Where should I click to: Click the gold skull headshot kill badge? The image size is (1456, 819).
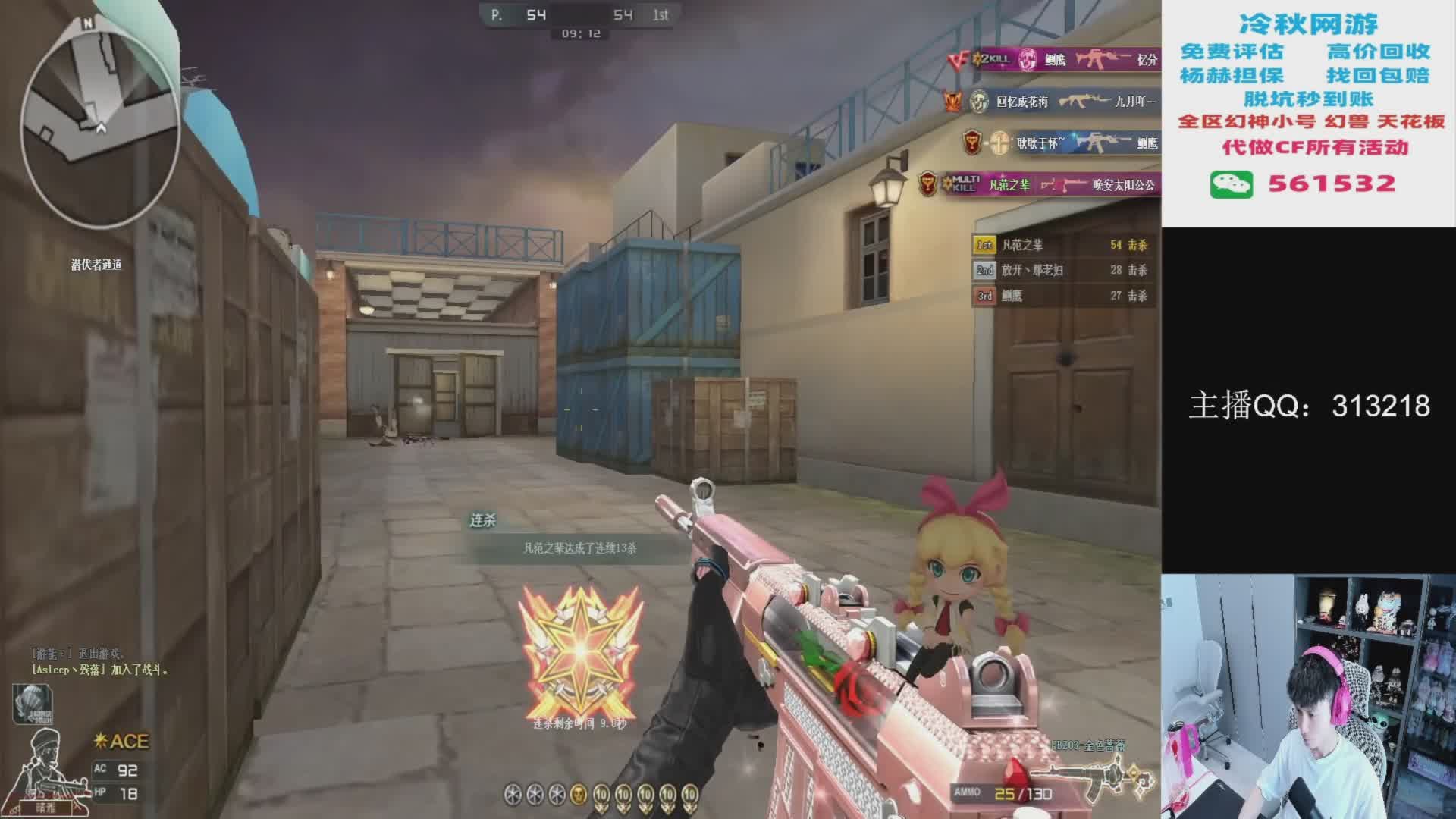tap(578, 794)
